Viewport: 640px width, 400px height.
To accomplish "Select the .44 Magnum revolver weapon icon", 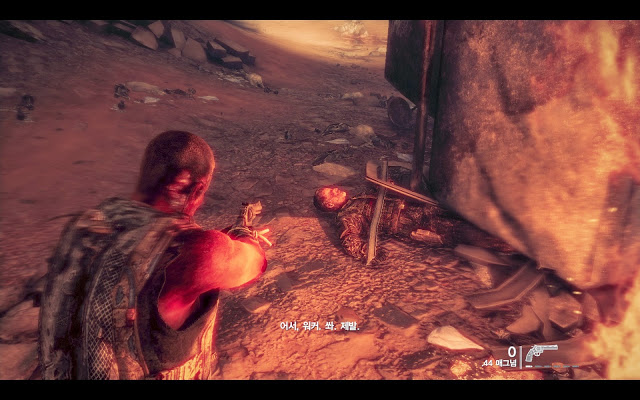I will (541, 353).
